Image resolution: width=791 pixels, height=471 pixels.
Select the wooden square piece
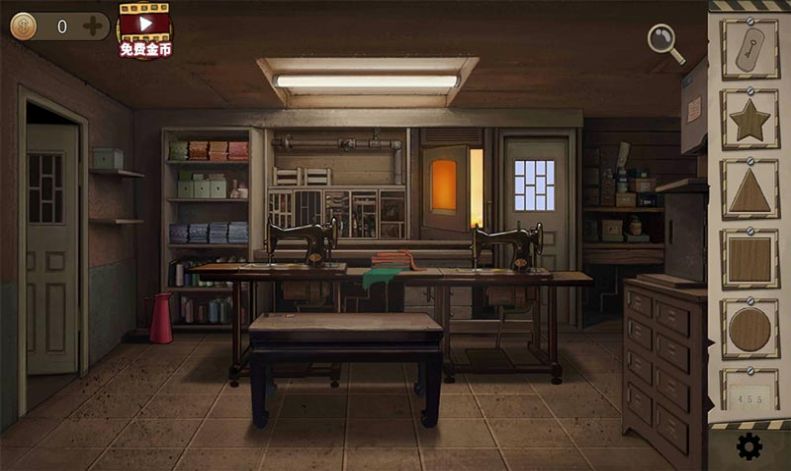750,259
